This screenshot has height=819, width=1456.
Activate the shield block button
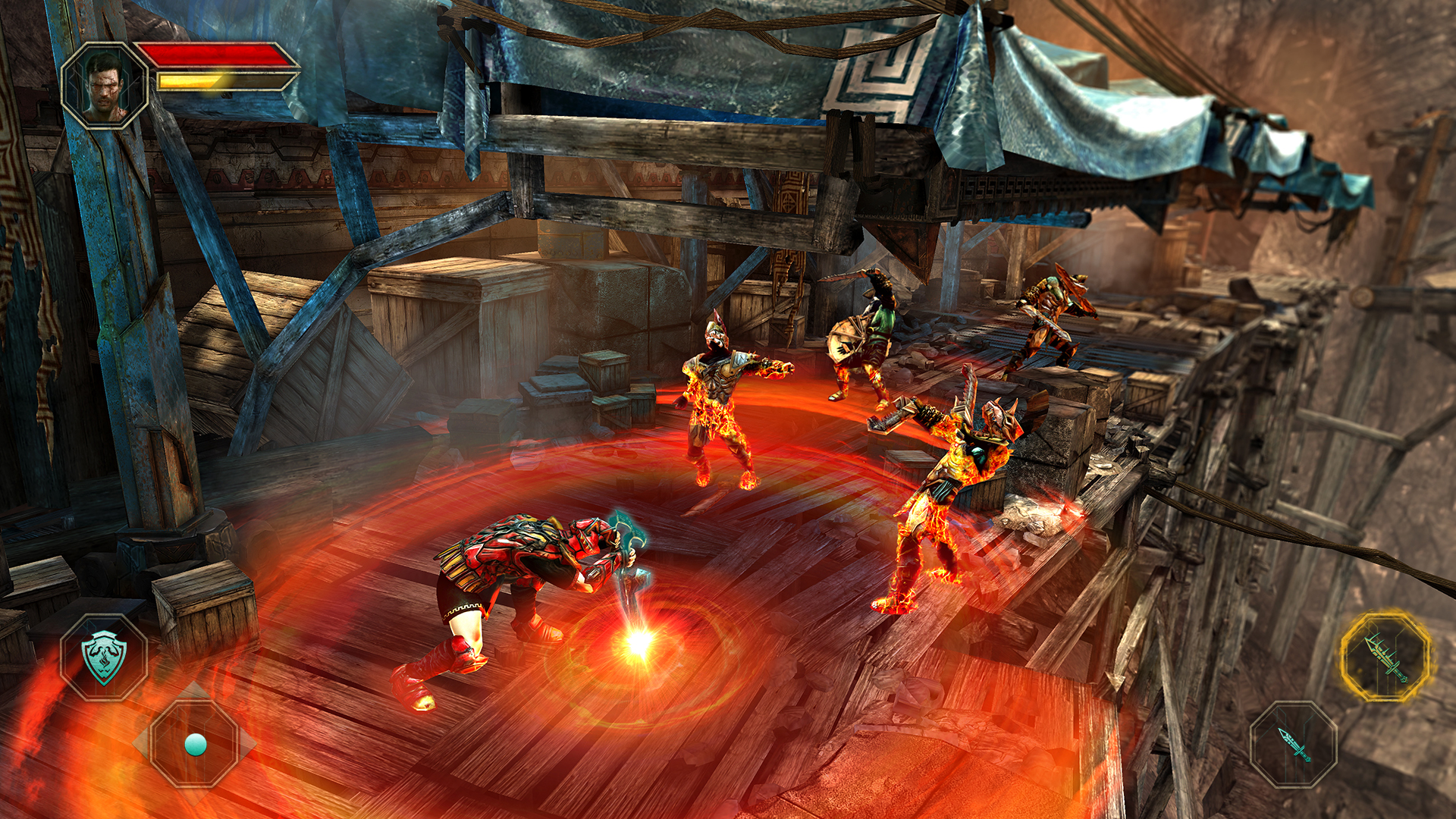tap(104, 657)
